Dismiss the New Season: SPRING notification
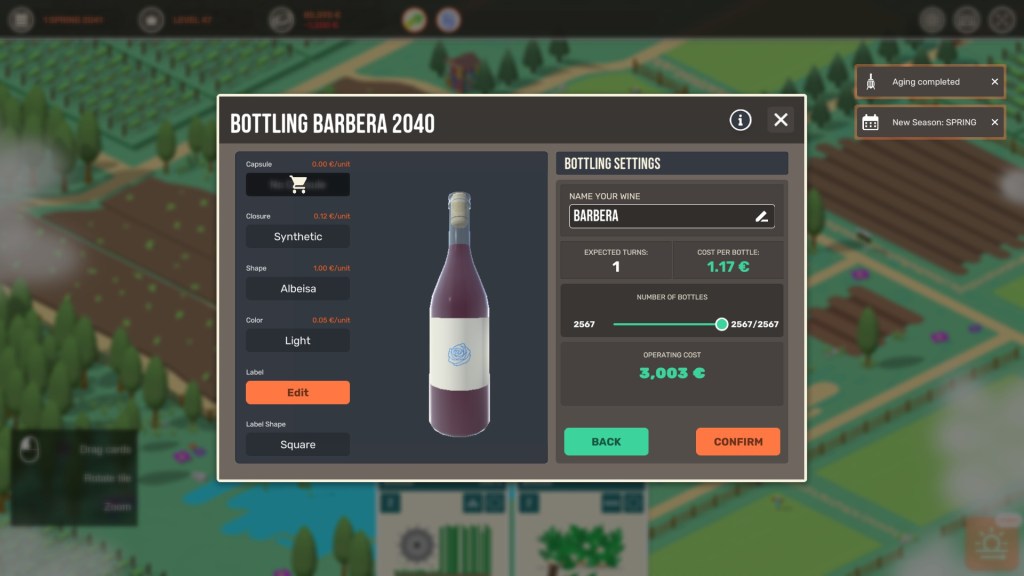Screen dimensions: 1024x576 point(995,122)
